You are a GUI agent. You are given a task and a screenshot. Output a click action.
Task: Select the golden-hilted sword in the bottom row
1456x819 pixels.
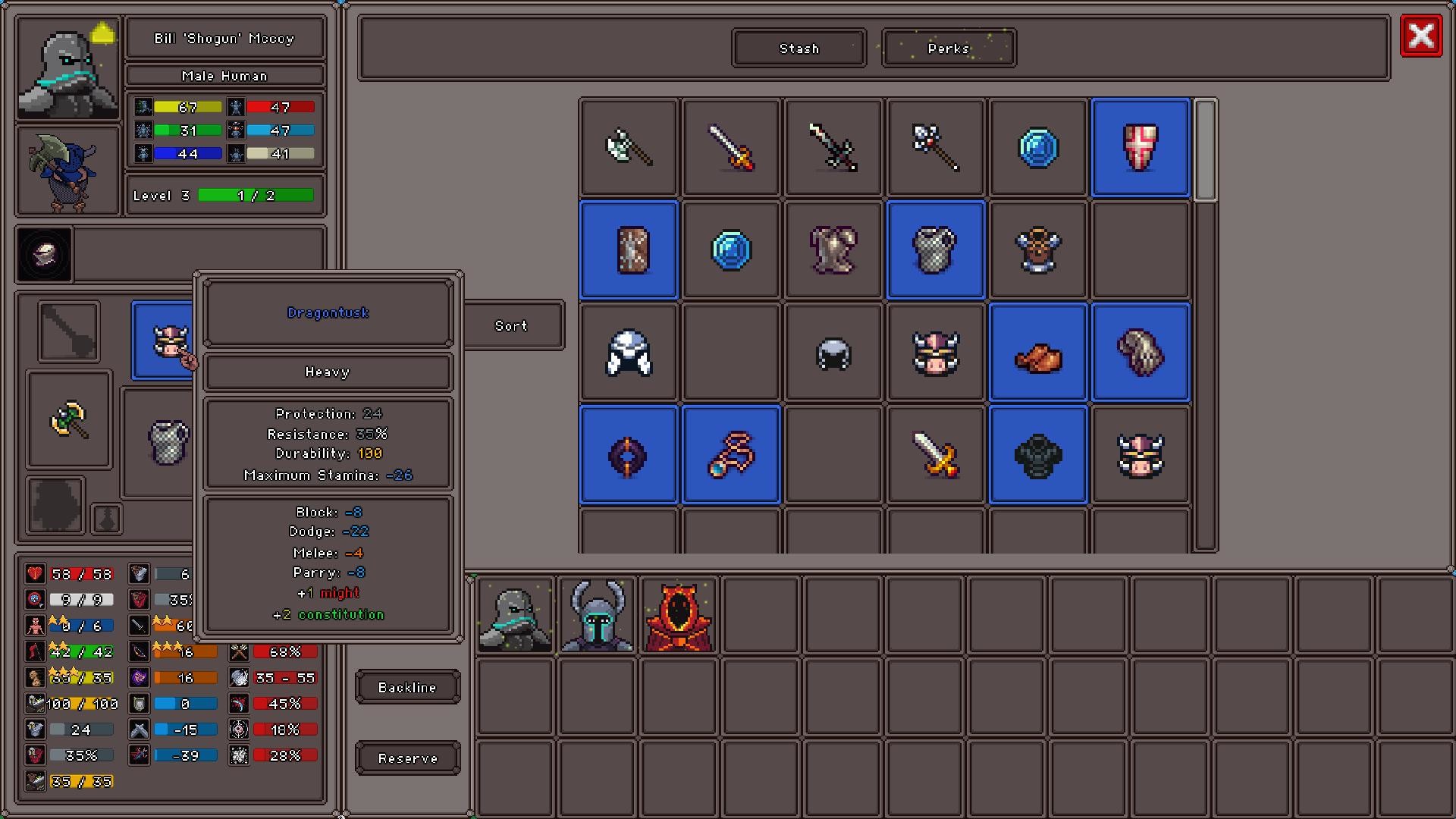coord(935,453)
